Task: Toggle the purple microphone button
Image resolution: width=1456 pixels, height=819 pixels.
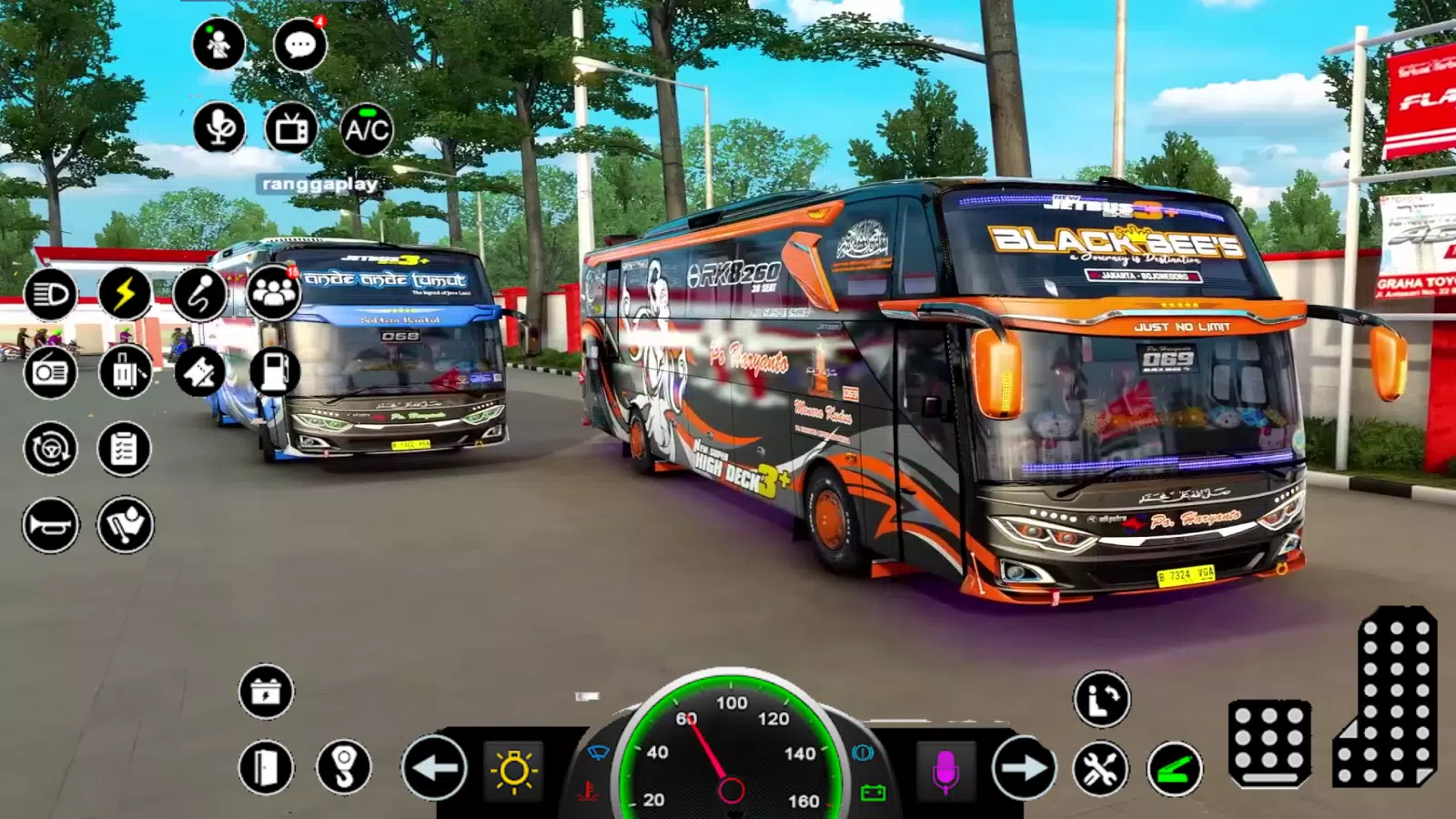Action: (945, 771)
